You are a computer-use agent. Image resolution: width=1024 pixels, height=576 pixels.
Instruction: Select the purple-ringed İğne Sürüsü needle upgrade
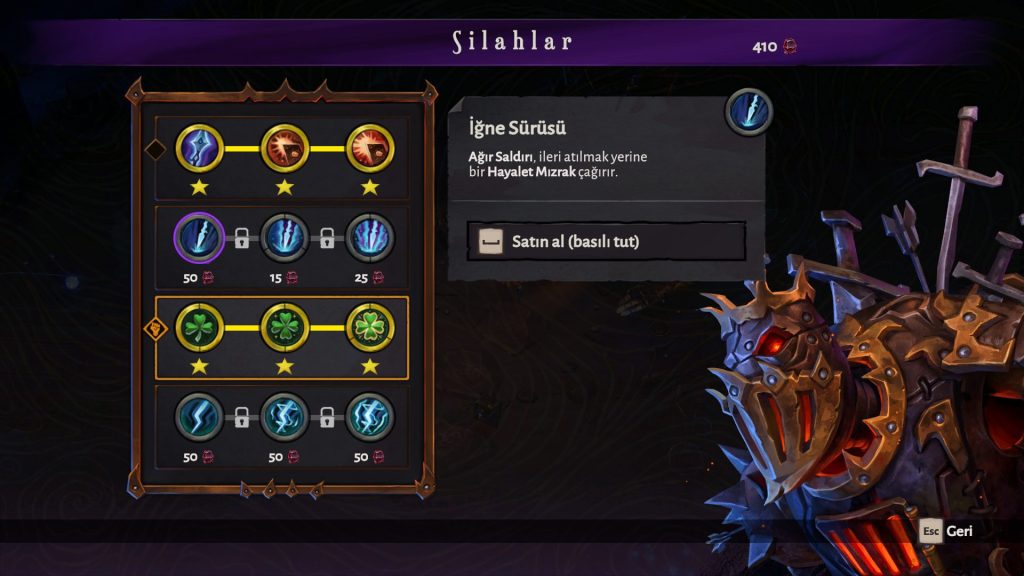tap(199, 238)
